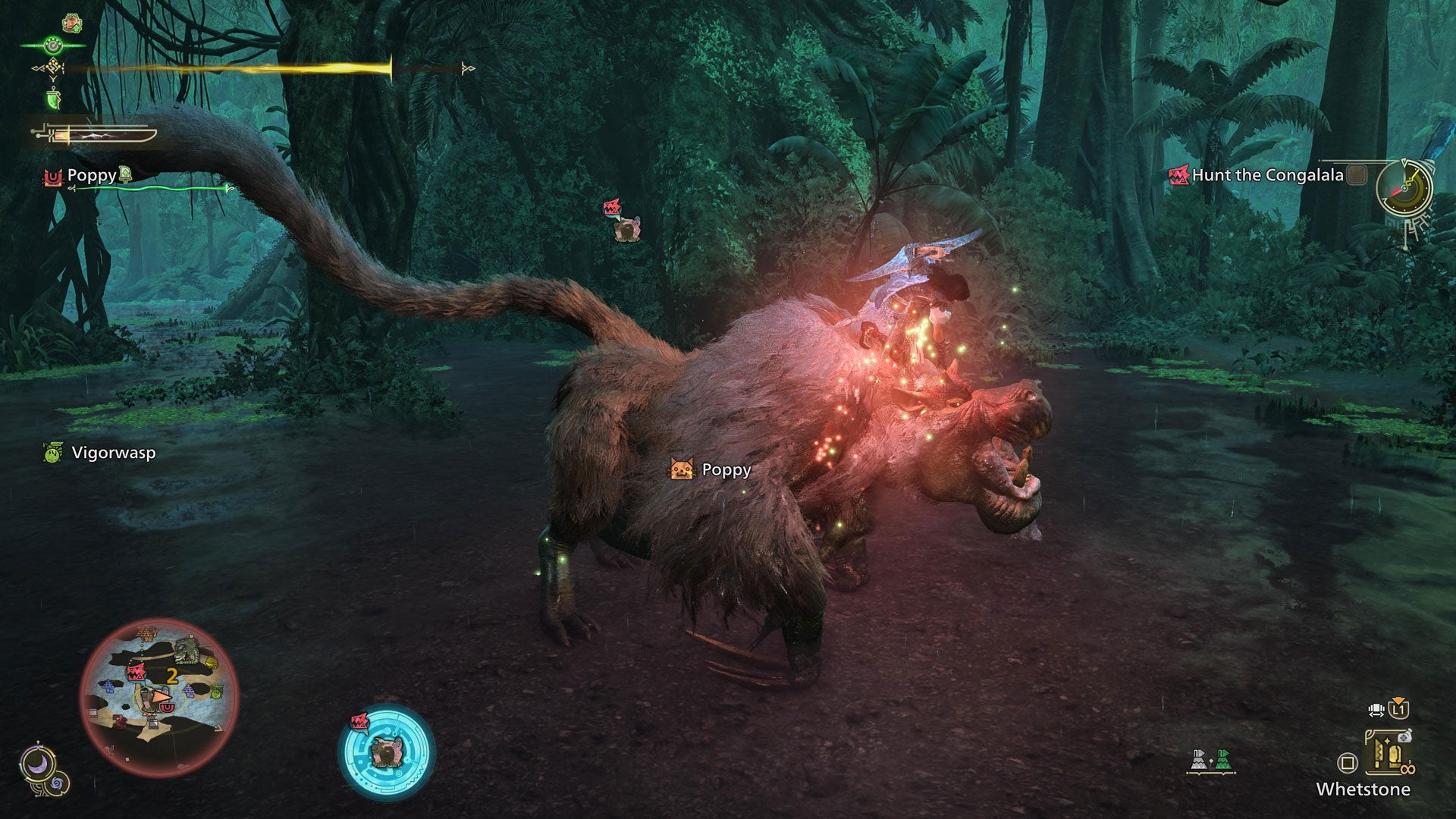Click the Whetstone label text
The width and height of the screenshot is (1456, 819).
coord(1363,789)
